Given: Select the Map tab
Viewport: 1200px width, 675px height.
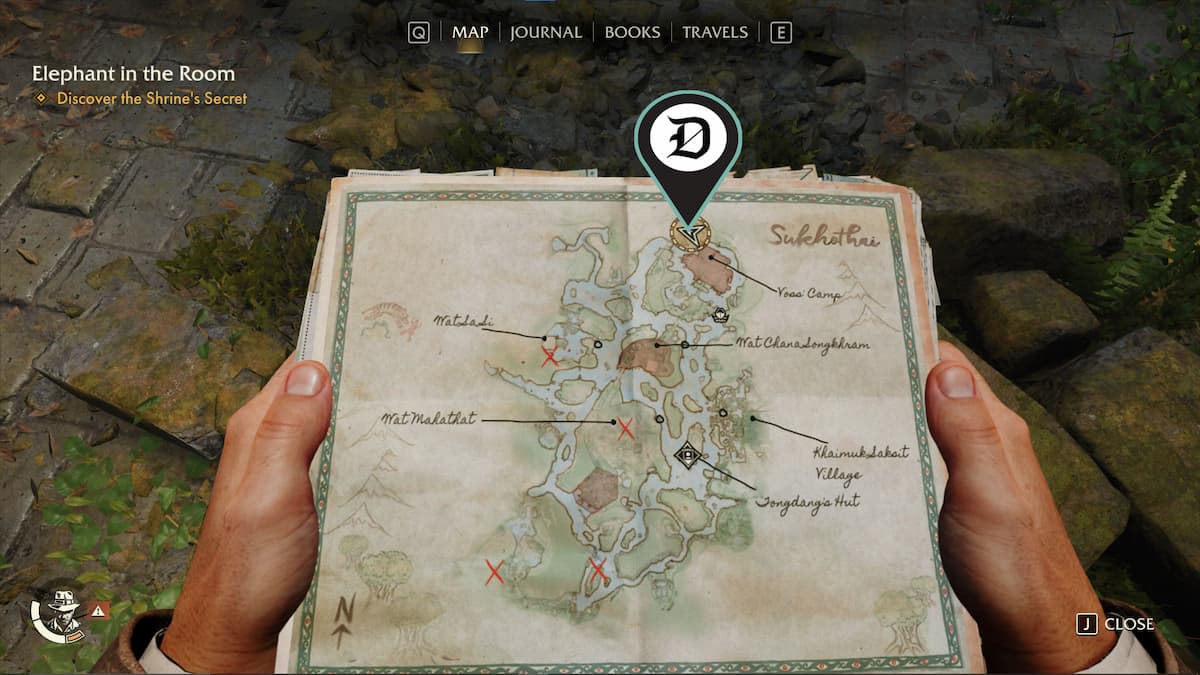Looking at the screenshot, I should tap(470, 32).
